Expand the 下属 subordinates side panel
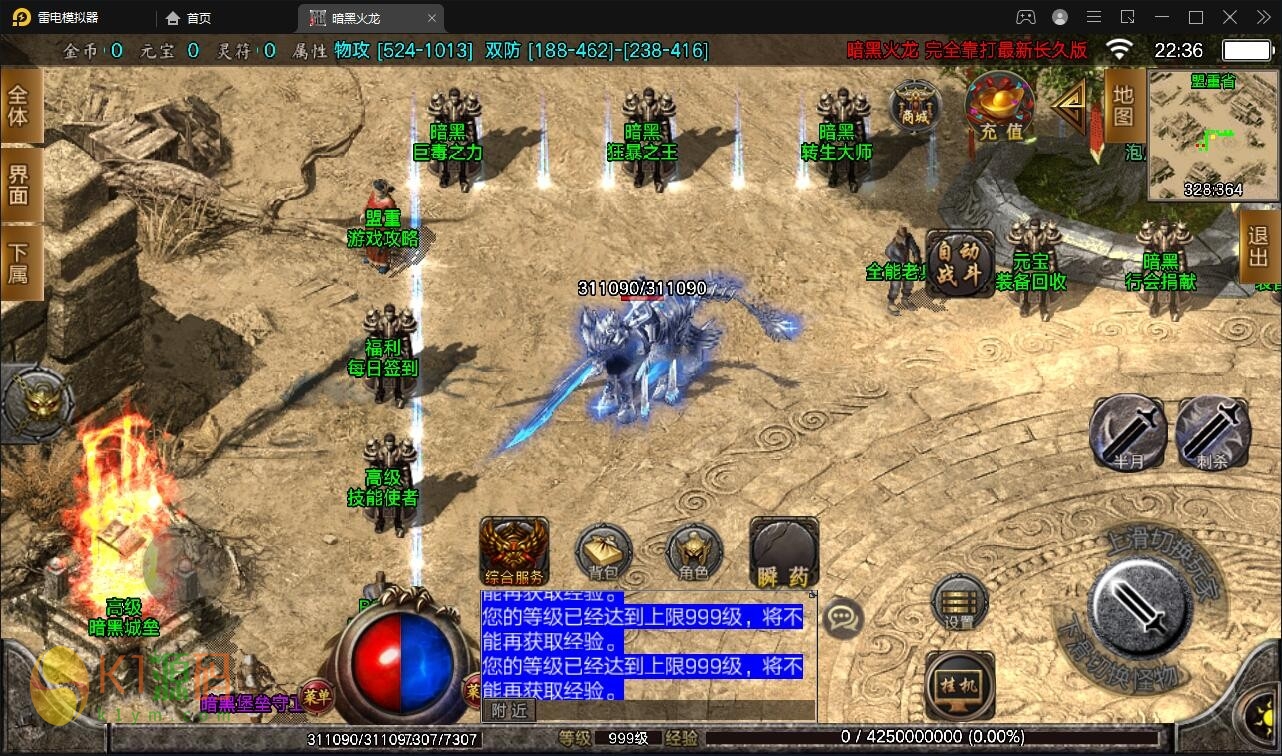The width and height of the screenshot is (1282, 756). tap(18, 263)
